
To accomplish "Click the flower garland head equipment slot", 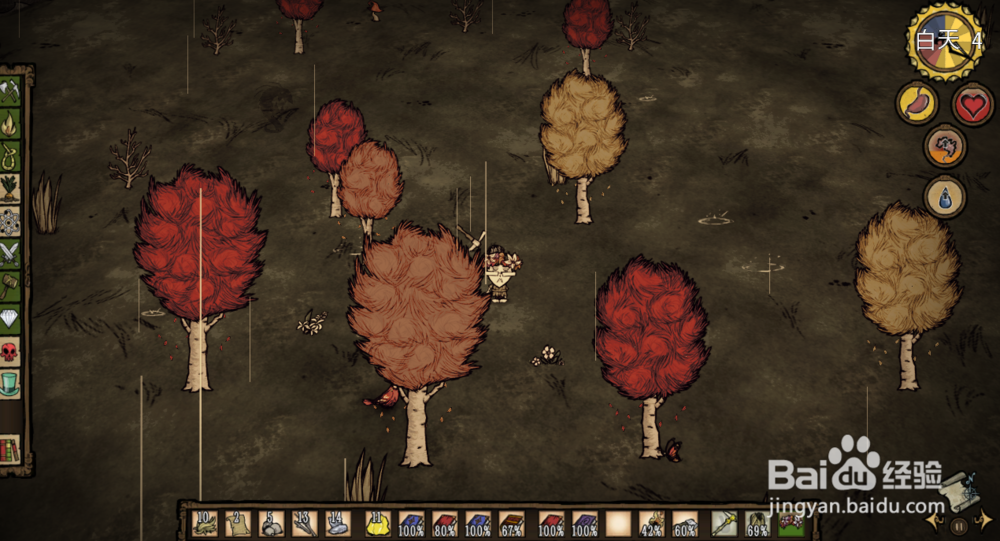I will [x=791, y=523].
